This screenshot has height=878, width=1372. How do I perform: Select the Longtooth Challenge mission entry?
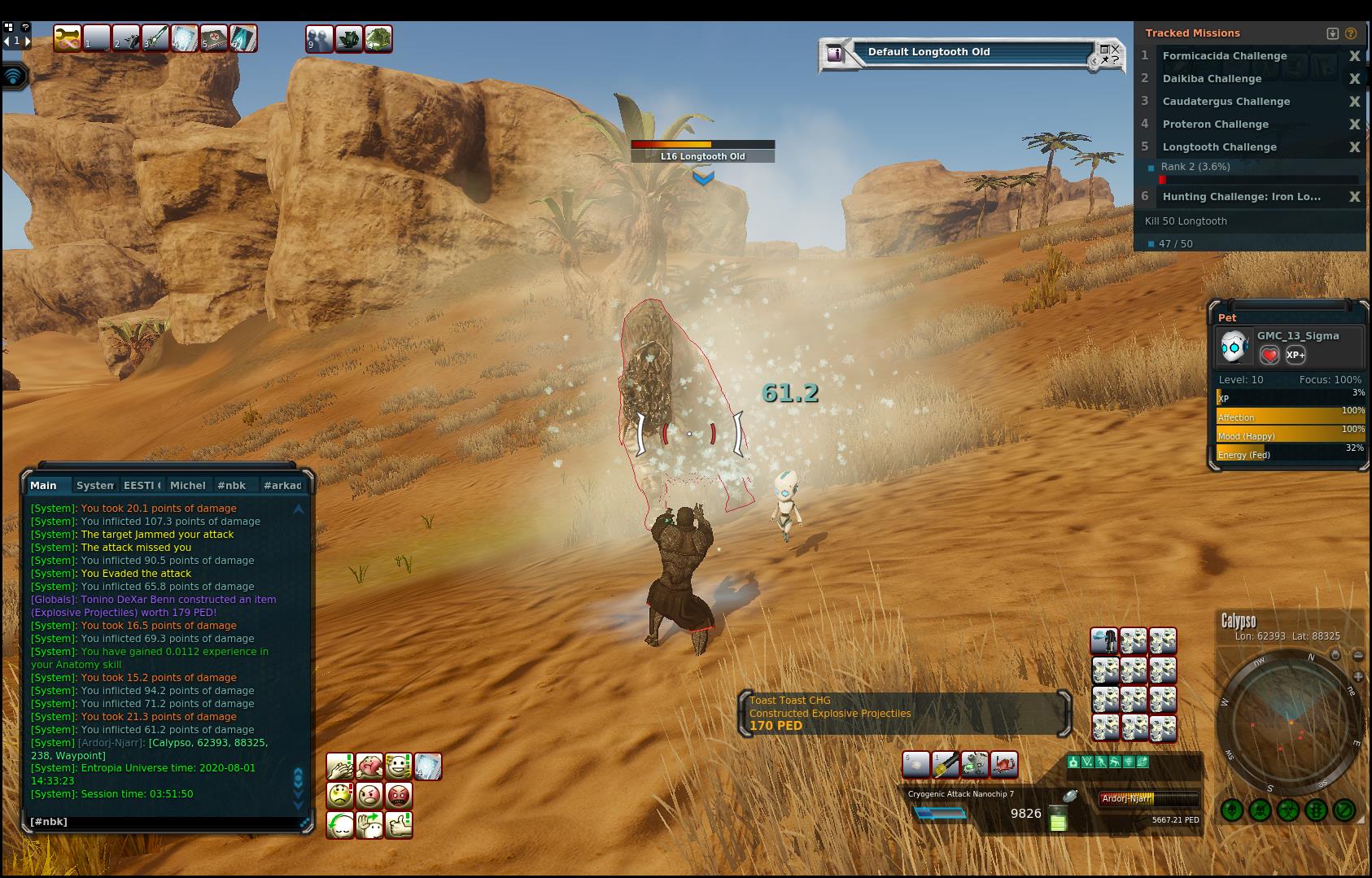(x=1219, y=147)
